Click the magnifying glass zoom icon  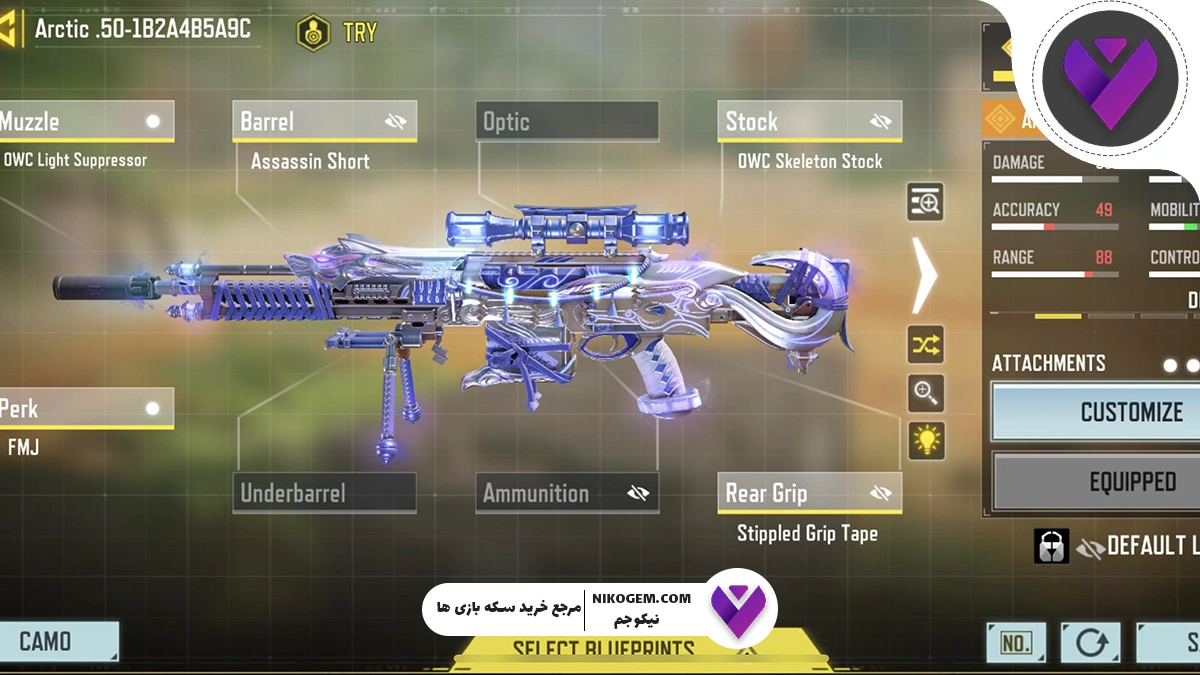click(x=926, y=393)
